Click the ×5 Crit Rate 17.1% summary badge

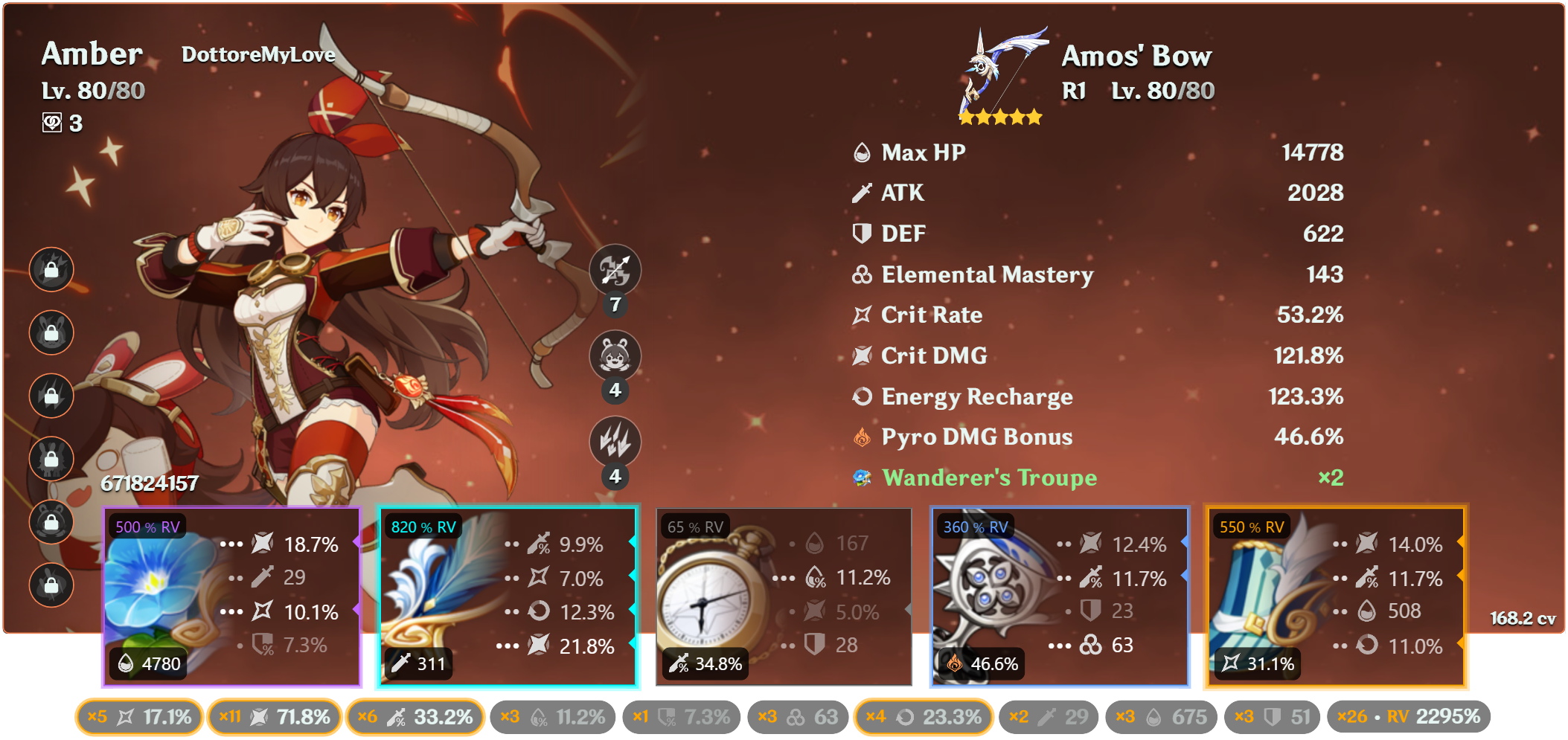pos(138,717)
